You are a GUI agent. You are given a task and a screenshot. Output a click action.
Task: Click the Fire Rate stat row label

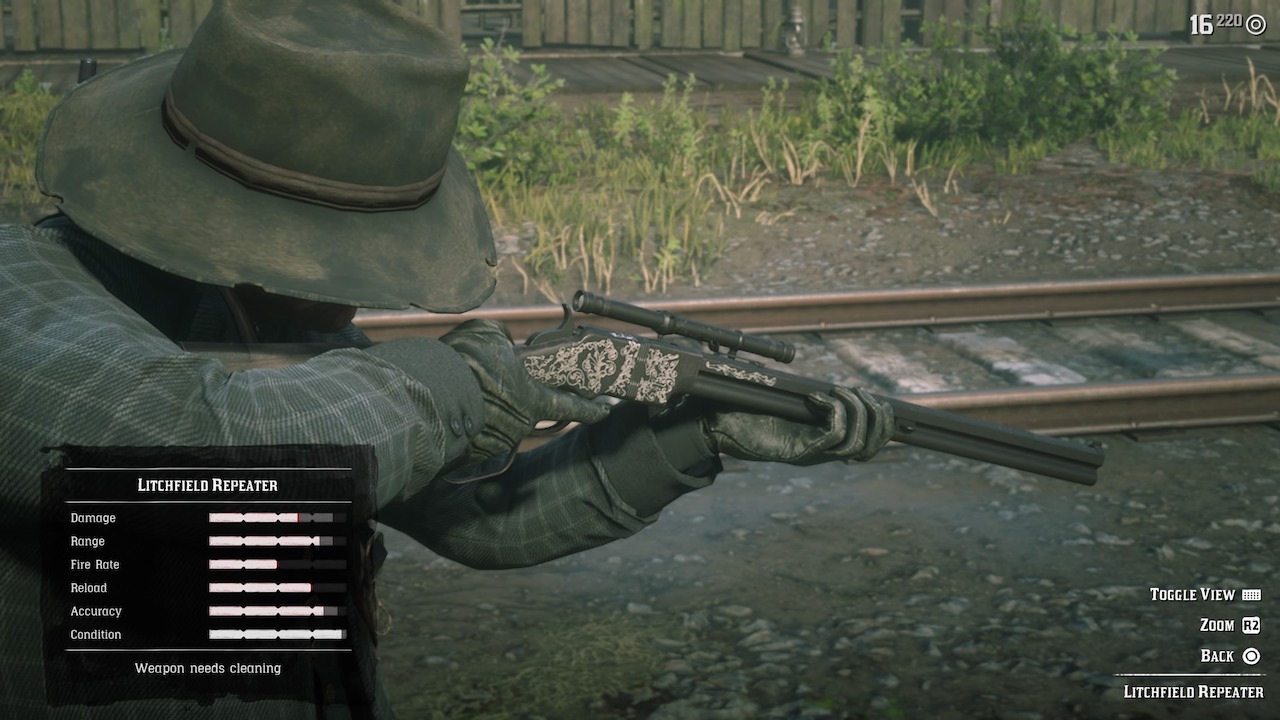(x=95, y=564)
